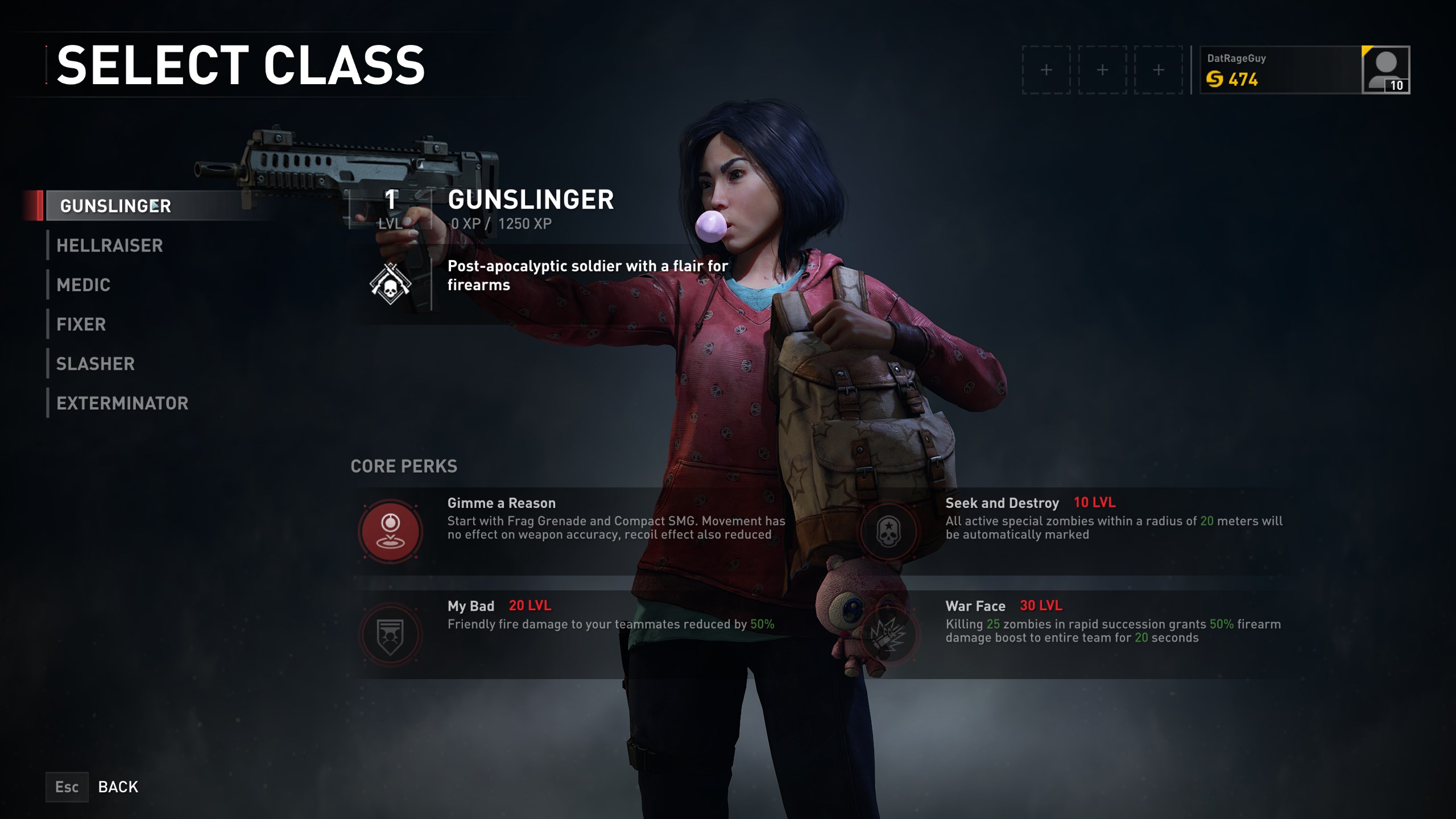Choose the Exterminator class
Image resolution: width=1456 pixels, height=819 pixels.
click(123, 403)
